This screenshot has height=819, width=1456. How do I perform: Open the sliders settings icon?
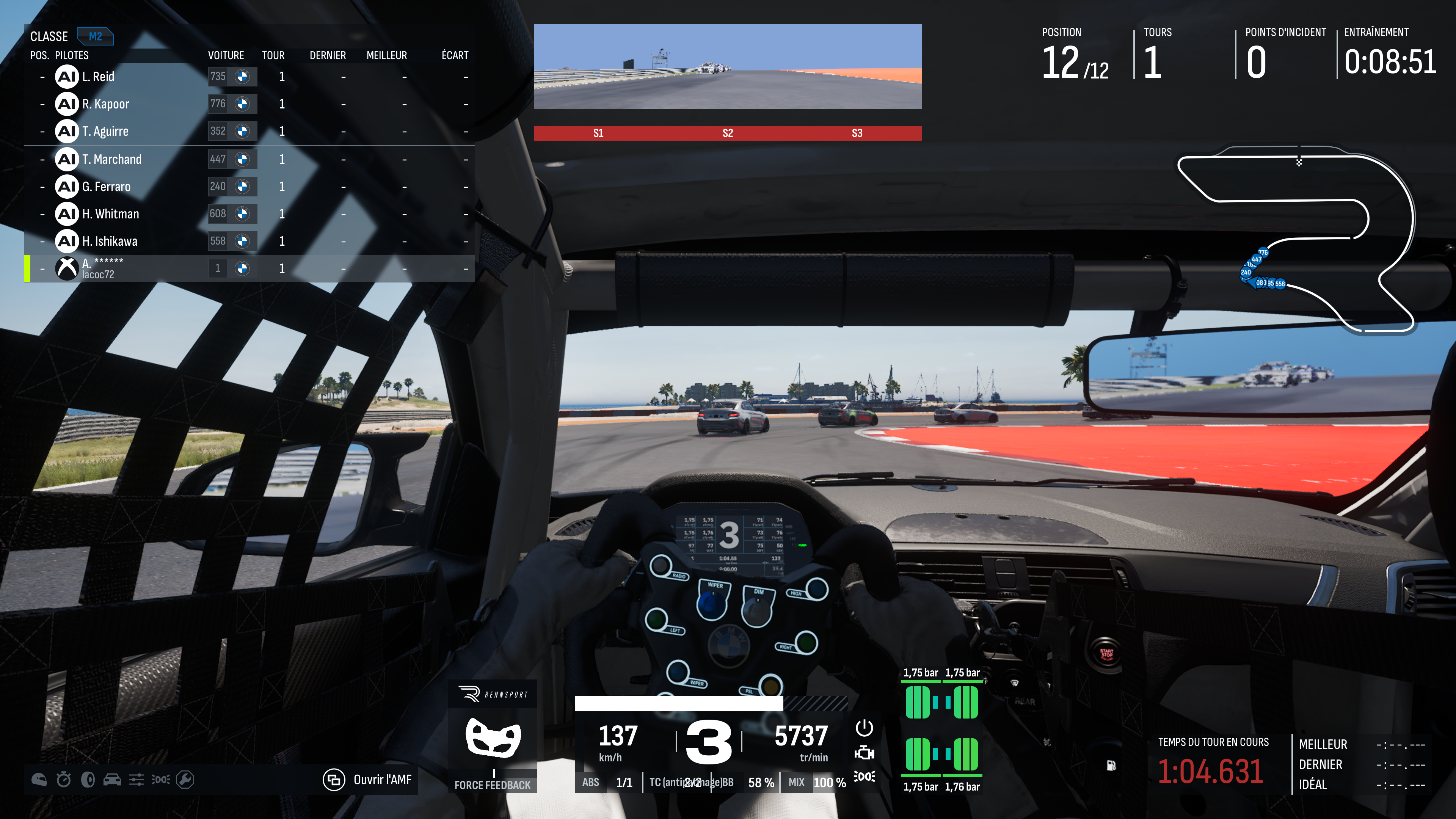136,780
